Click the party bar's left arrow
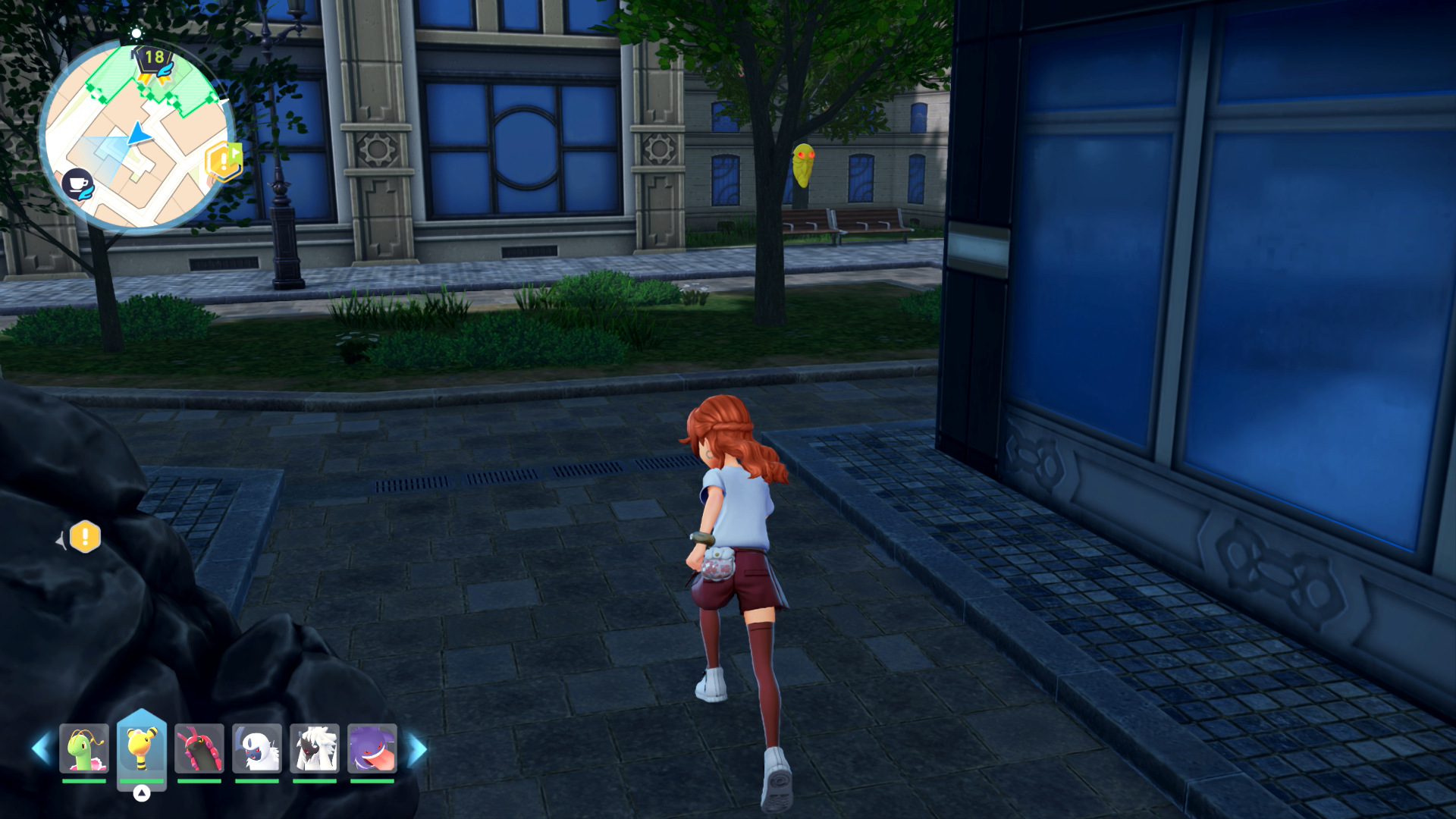 point(41,749)
